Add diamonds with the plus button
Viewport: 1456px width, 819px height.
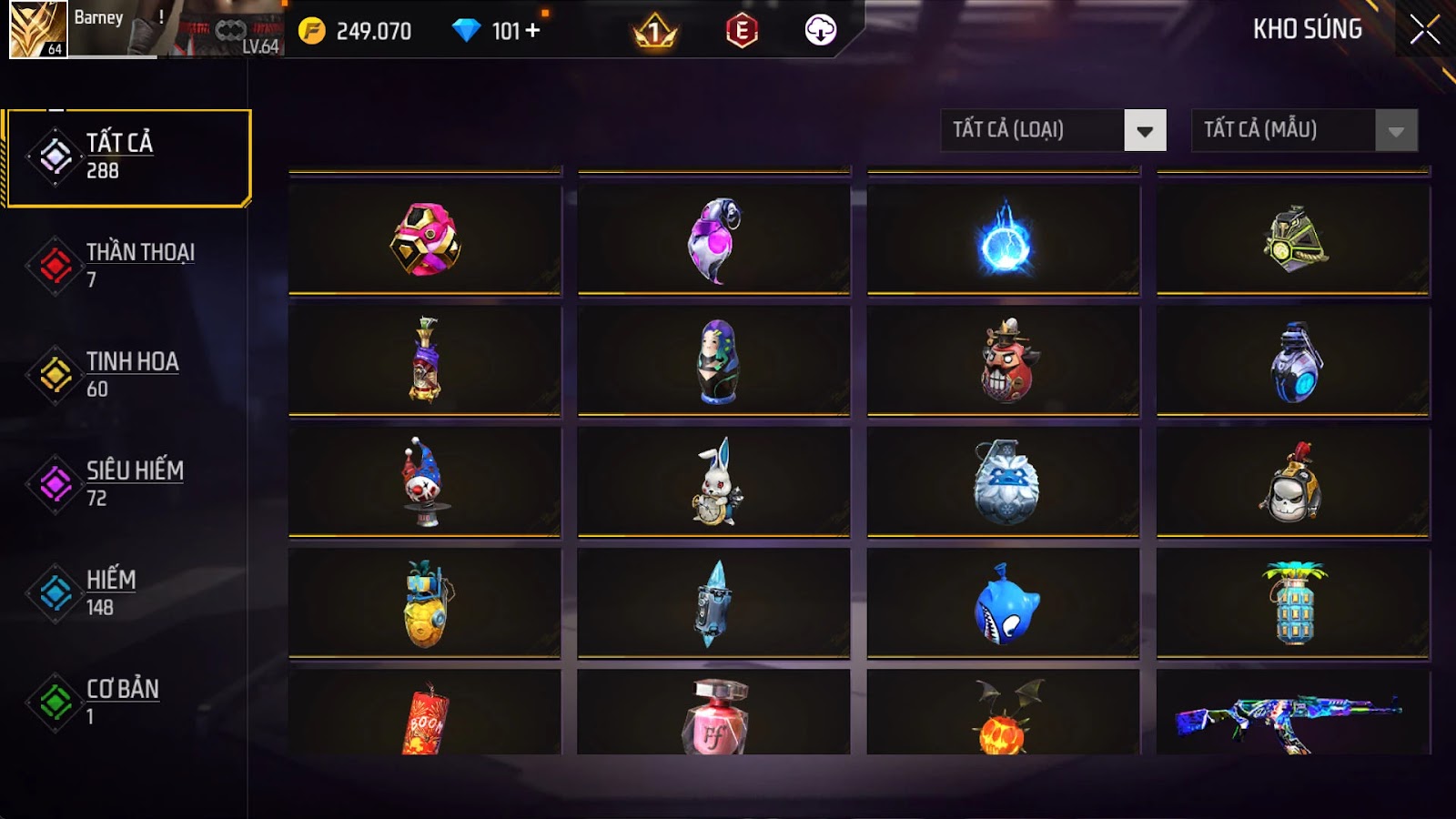tap(532, 31)
